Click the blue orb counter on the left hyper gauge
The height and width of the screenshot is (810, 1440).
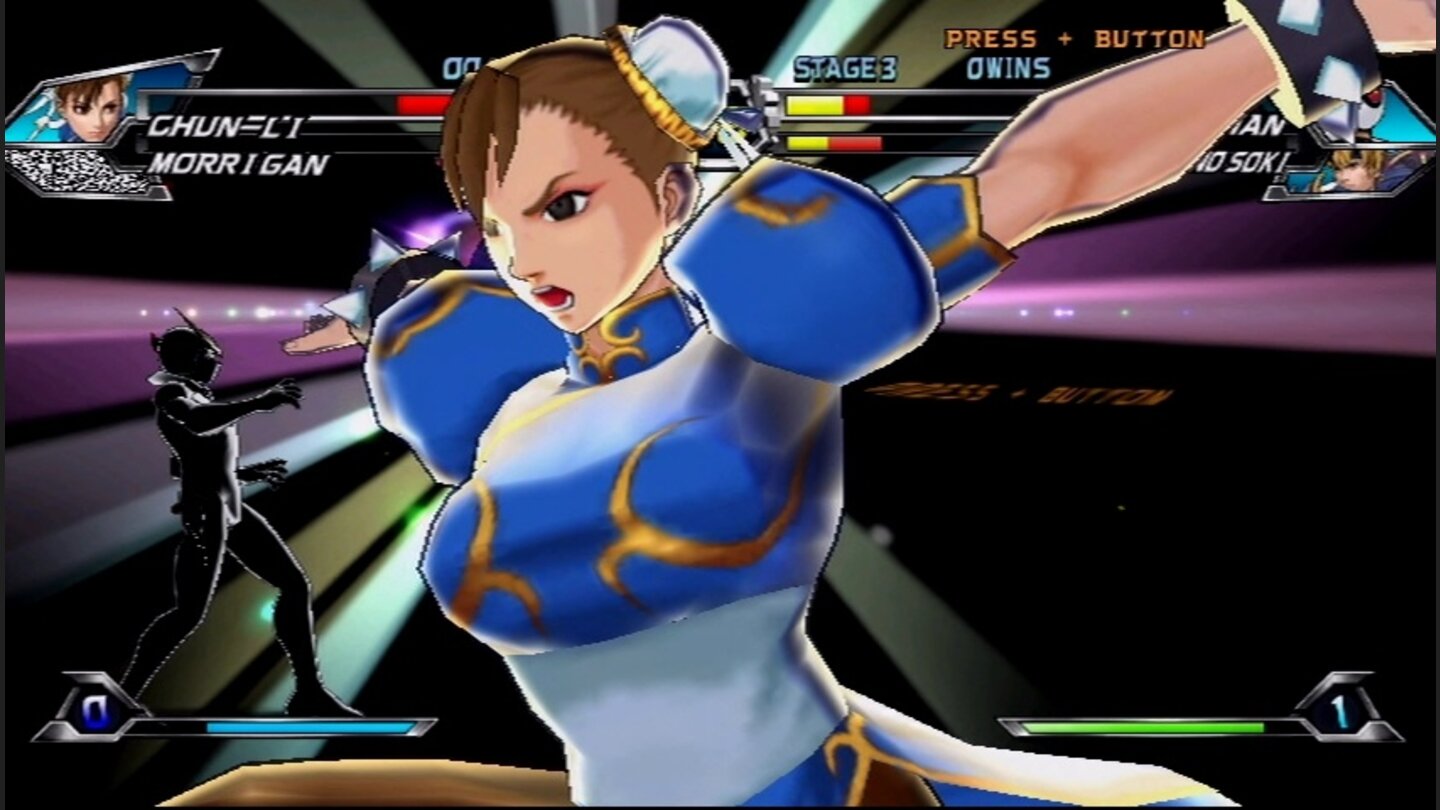click(x=95, y=713)
